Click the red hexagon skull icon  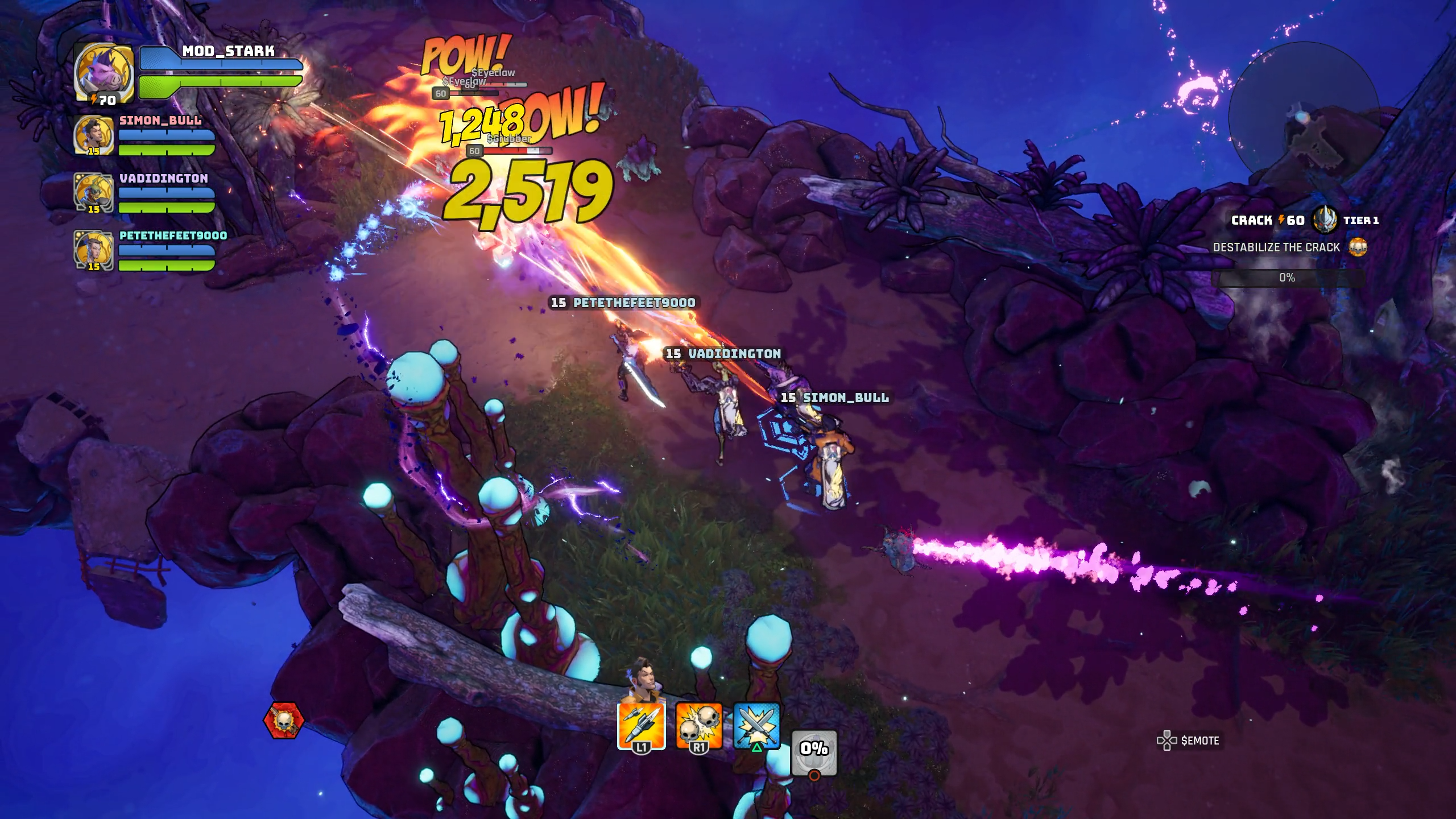pos(283,721)
